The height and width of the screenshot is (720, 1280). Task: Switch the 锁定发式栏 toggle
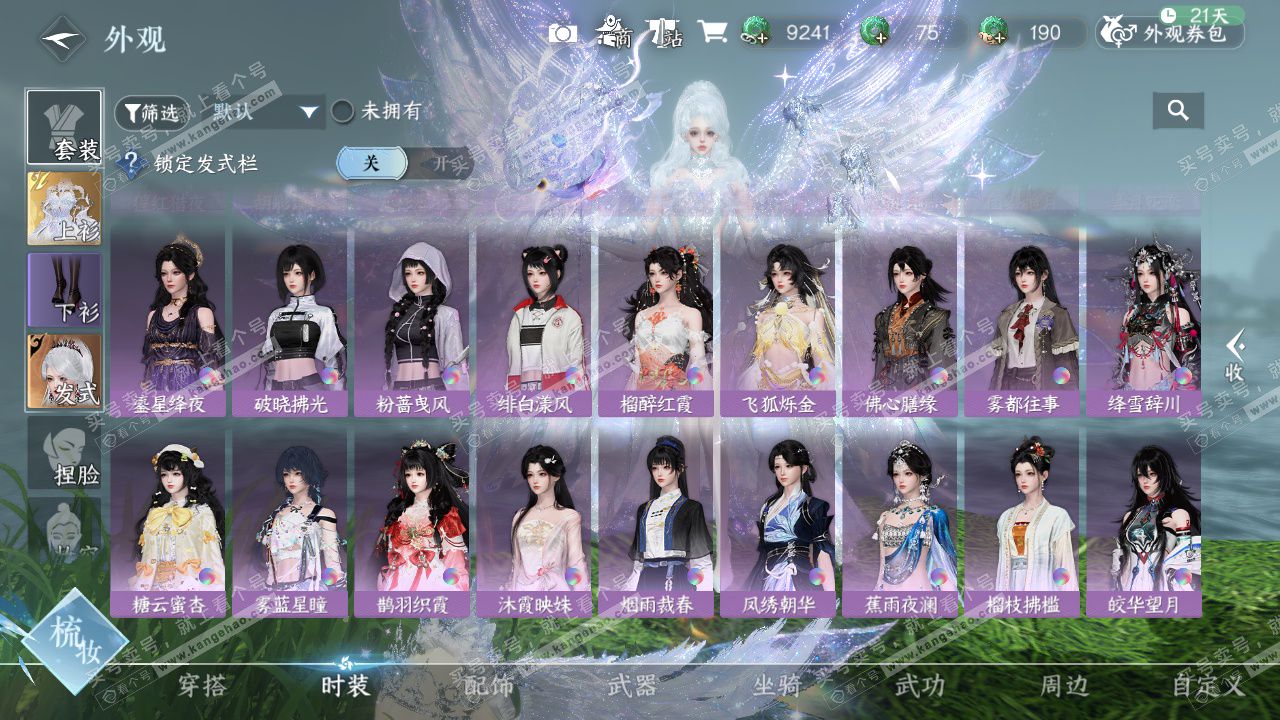tap(405, 163)
